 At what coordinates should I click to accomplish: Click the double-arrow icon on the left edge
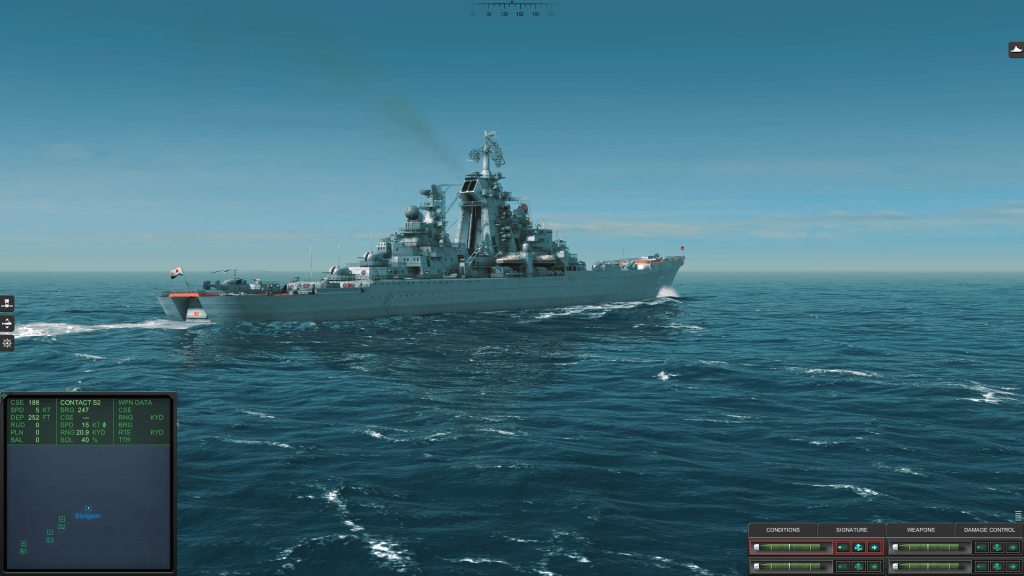coord(7,324)
